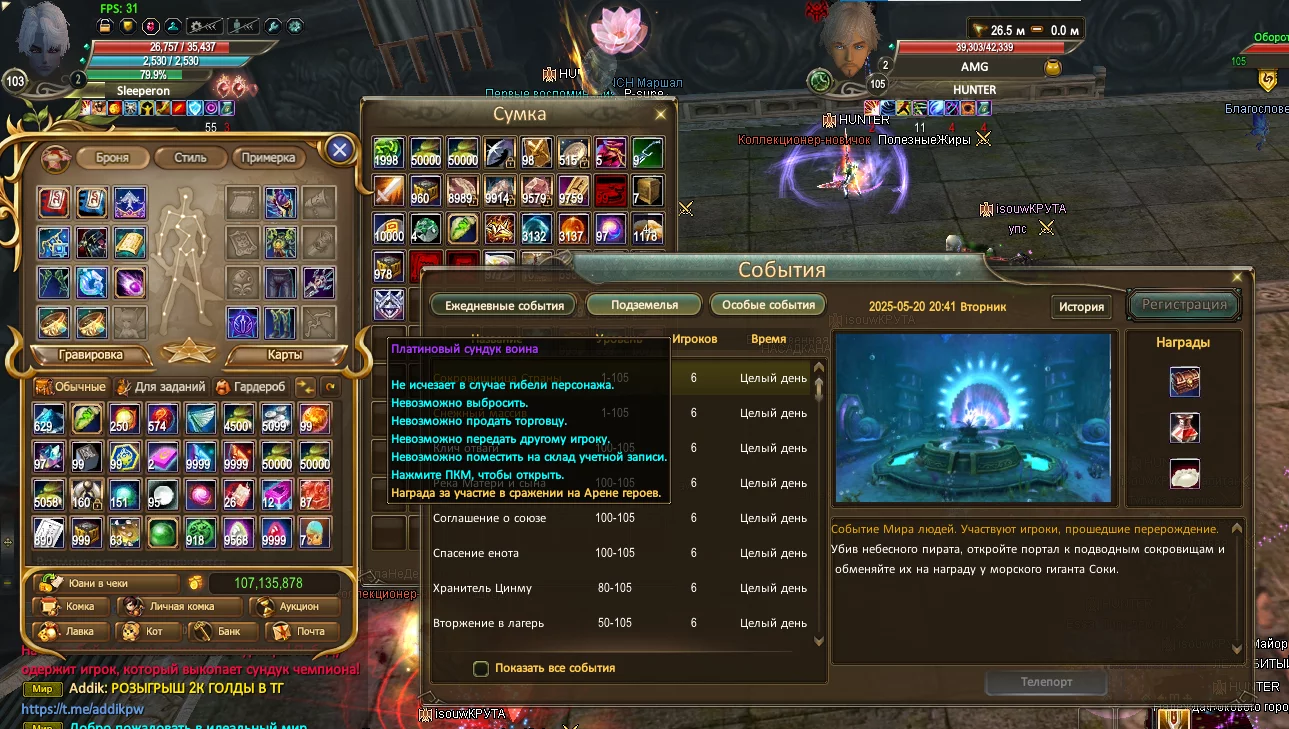The image size is (1289, 729).
Task: Toggle the Показать все события checkbox
Action: (481, 668)
